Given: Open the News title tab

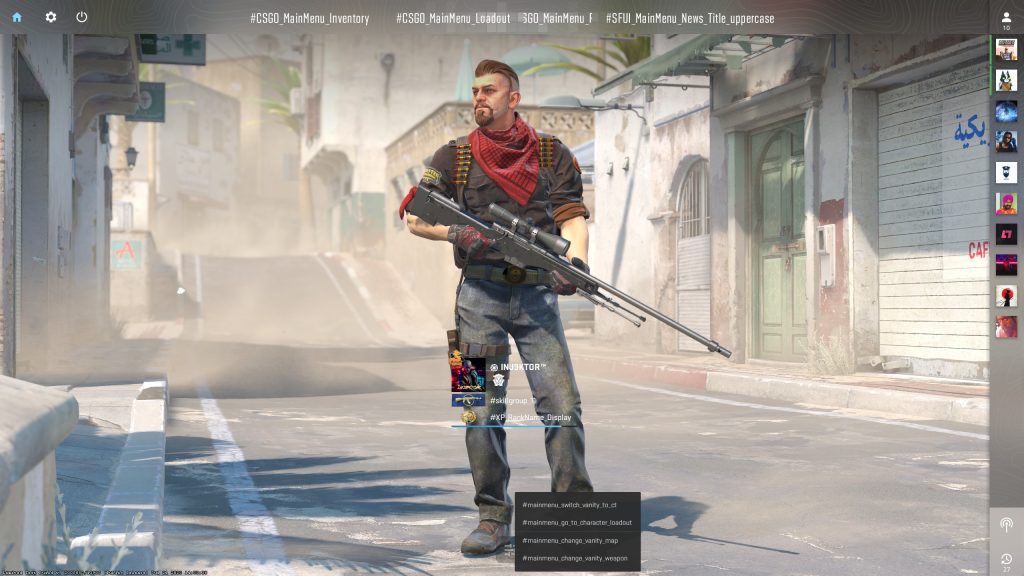Looking at the screenshot, I should pos(690,19).
